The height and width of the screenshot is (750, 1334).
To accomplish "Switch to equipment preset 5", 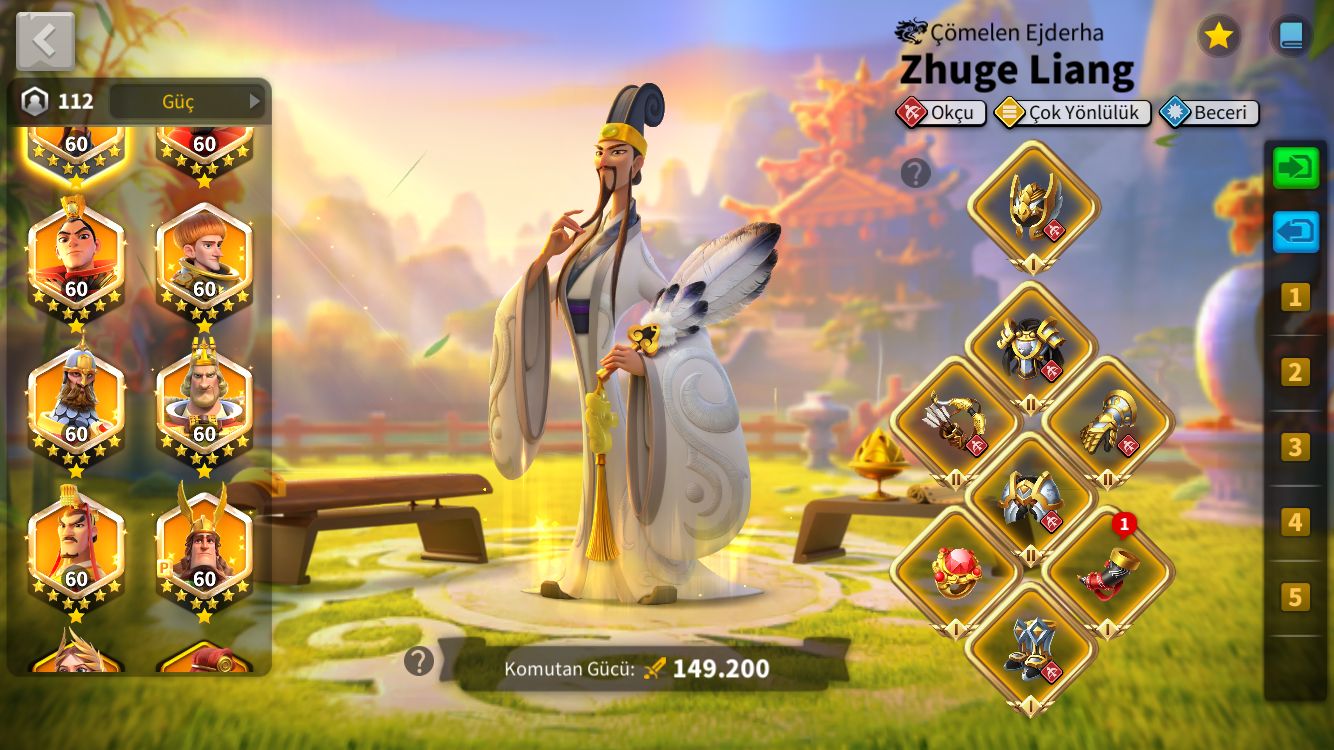I will pos(1295,597).
